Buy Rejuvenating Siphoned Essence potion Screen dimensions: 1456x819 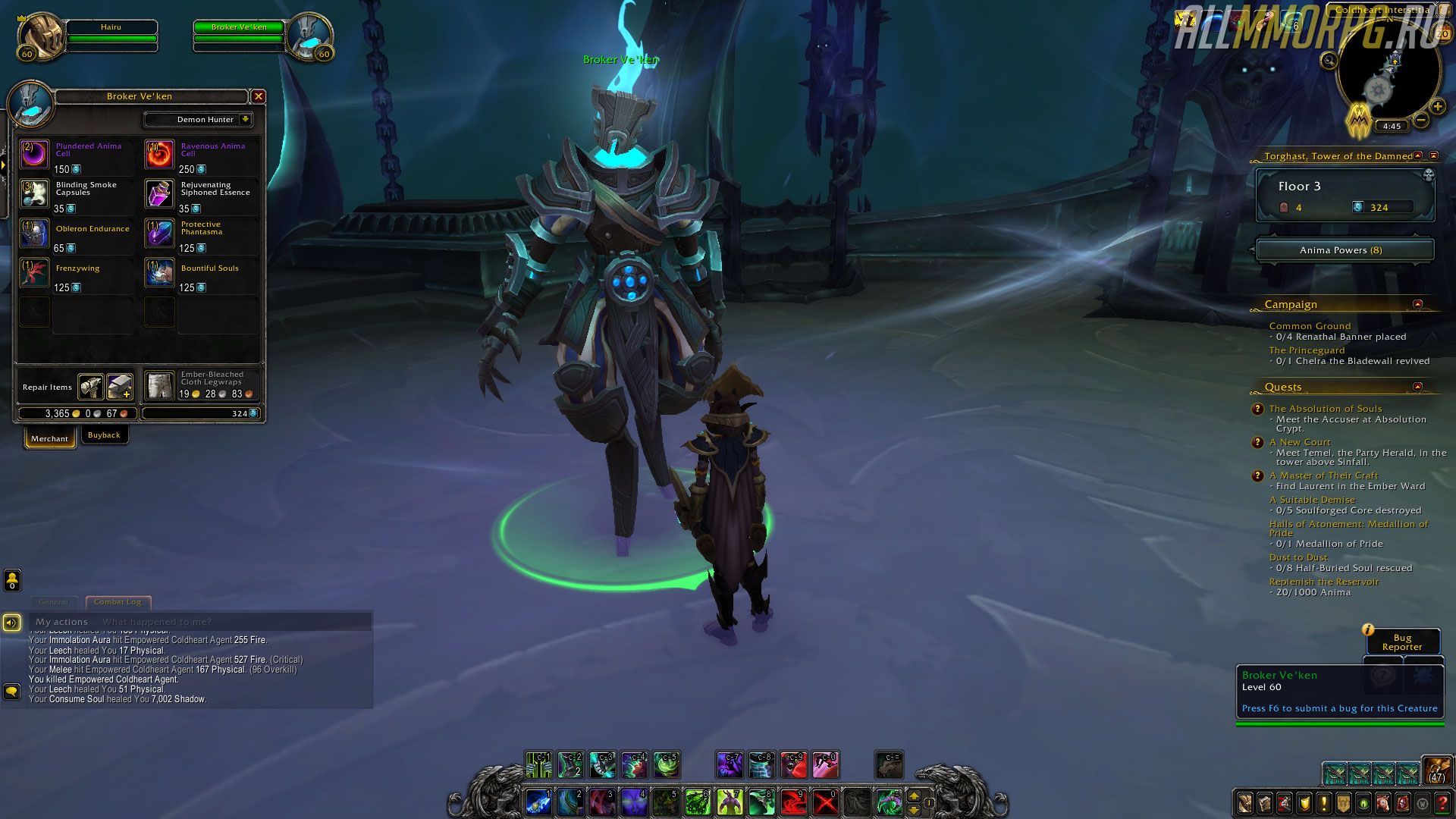coord(160,194)
